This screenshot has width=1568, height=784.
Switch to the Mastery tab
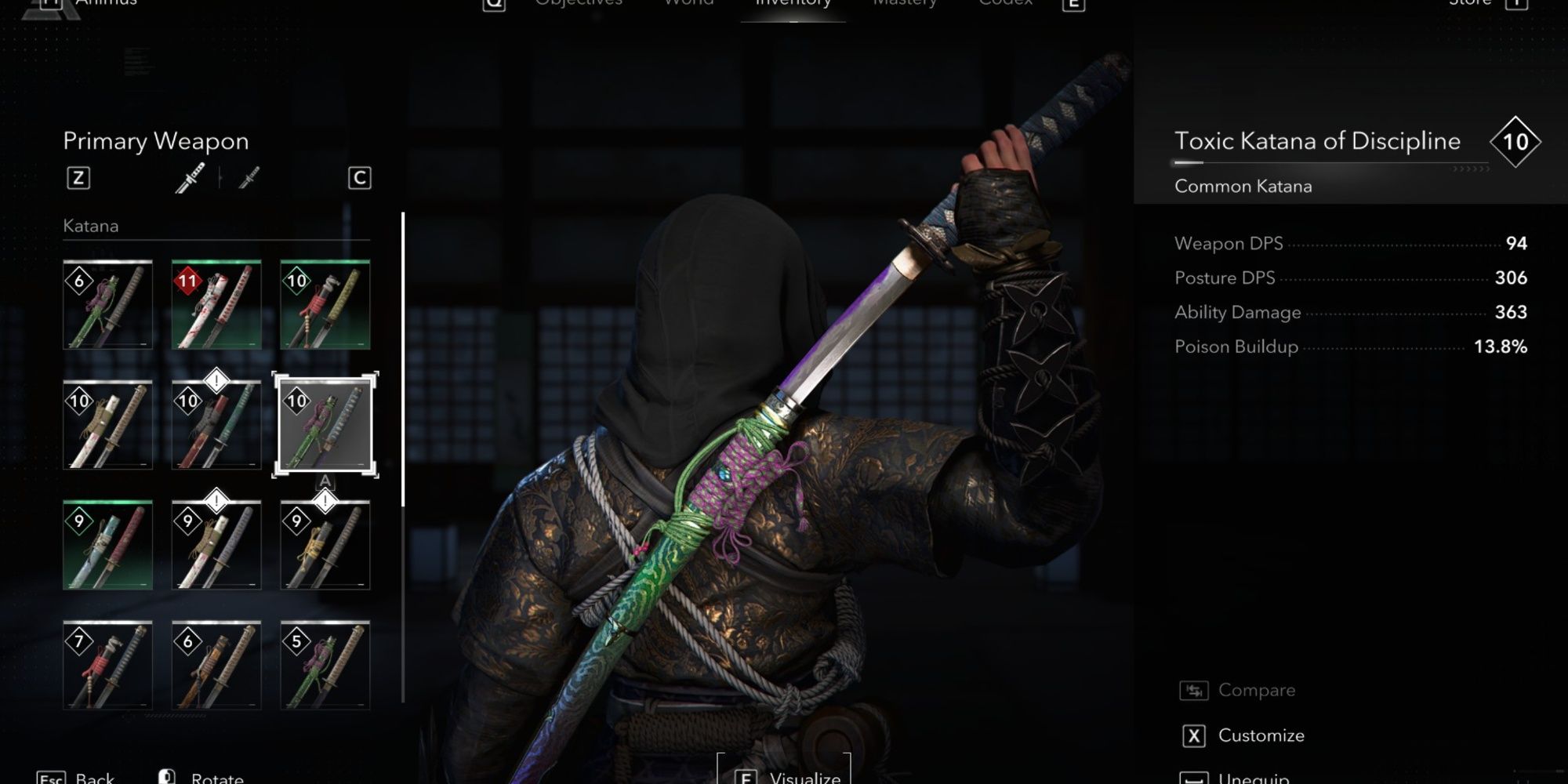tap(903, 4)
